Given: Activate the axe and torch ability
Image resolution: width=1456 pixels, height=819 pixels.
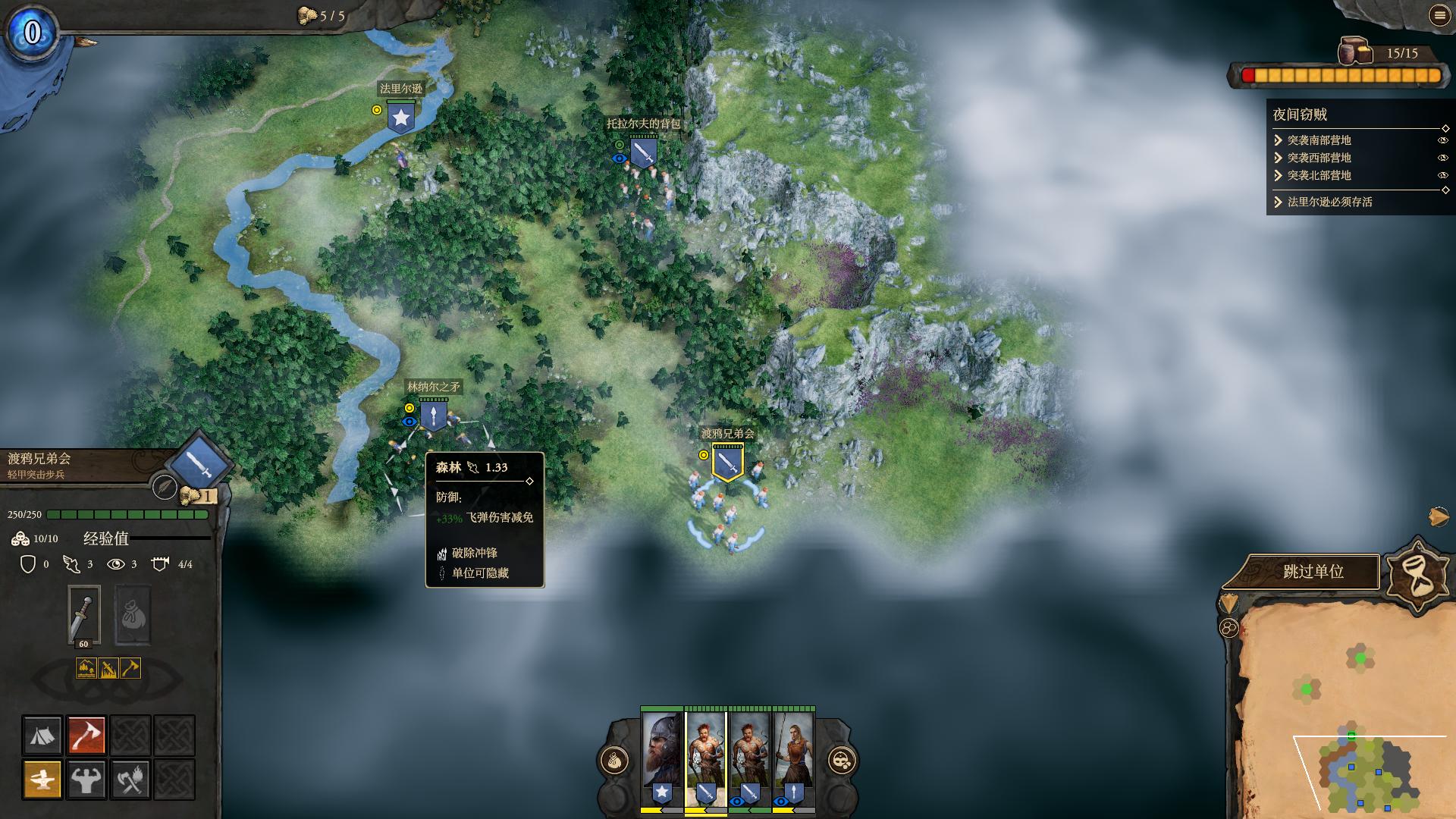Looking at the screenshot, I should point(130,779).
